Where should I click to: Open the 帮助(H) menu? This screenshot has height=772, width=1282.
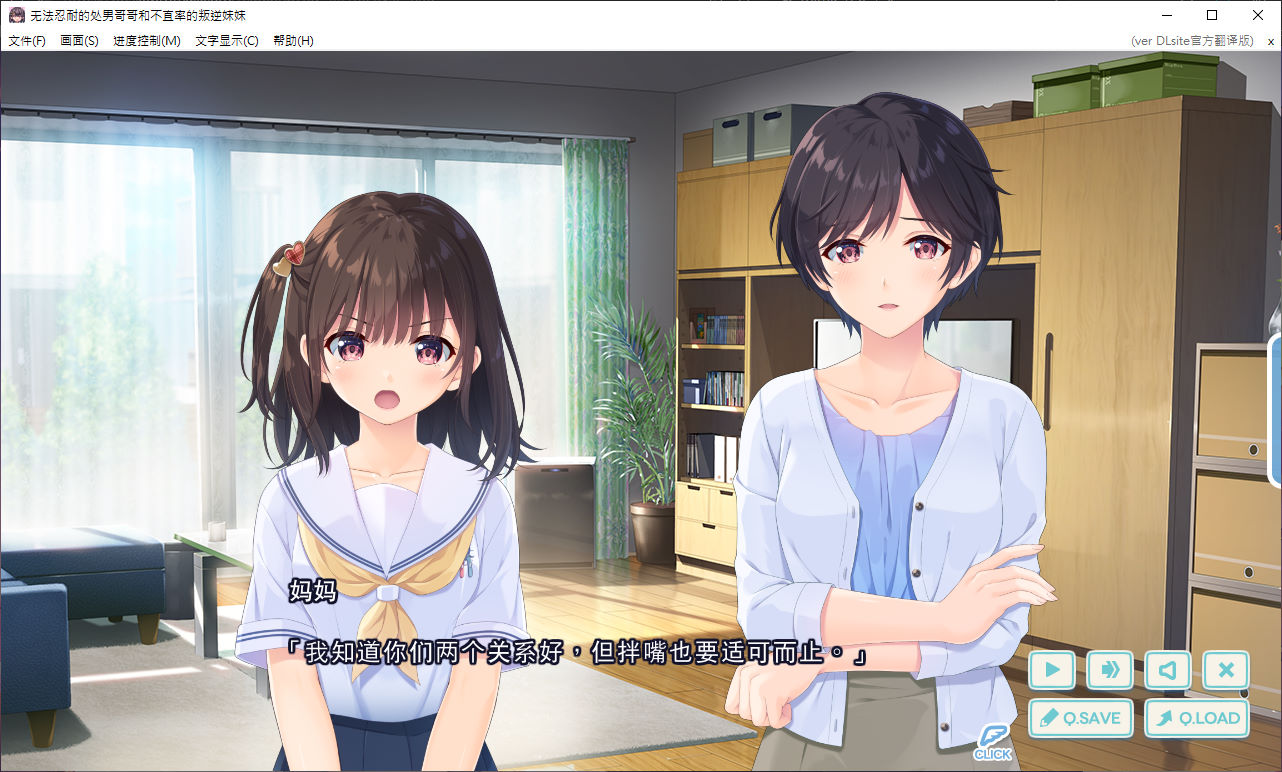click(293, 41)
